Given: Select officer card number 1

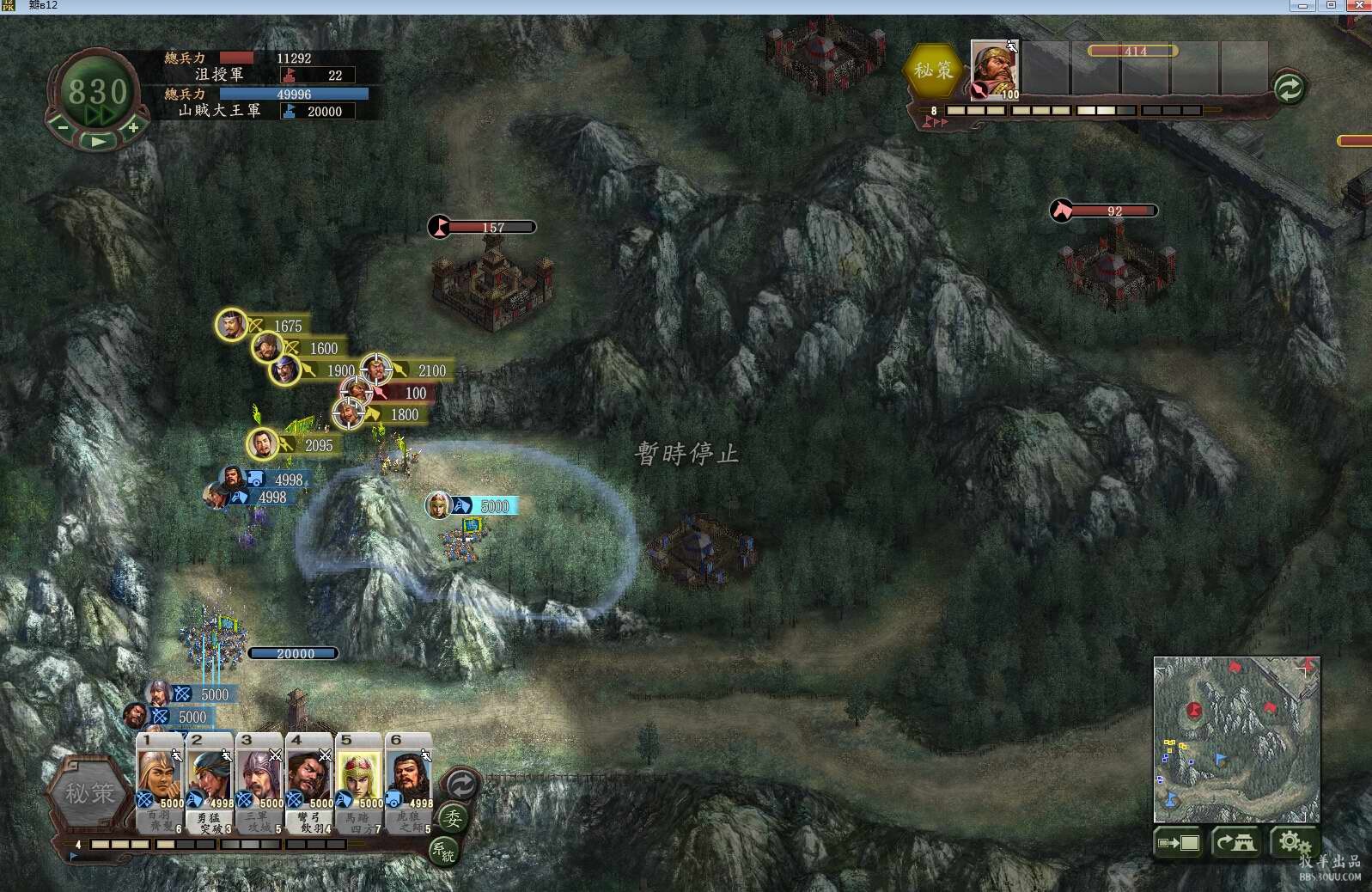Looking at the screenshot, I should tap(160, 781).
